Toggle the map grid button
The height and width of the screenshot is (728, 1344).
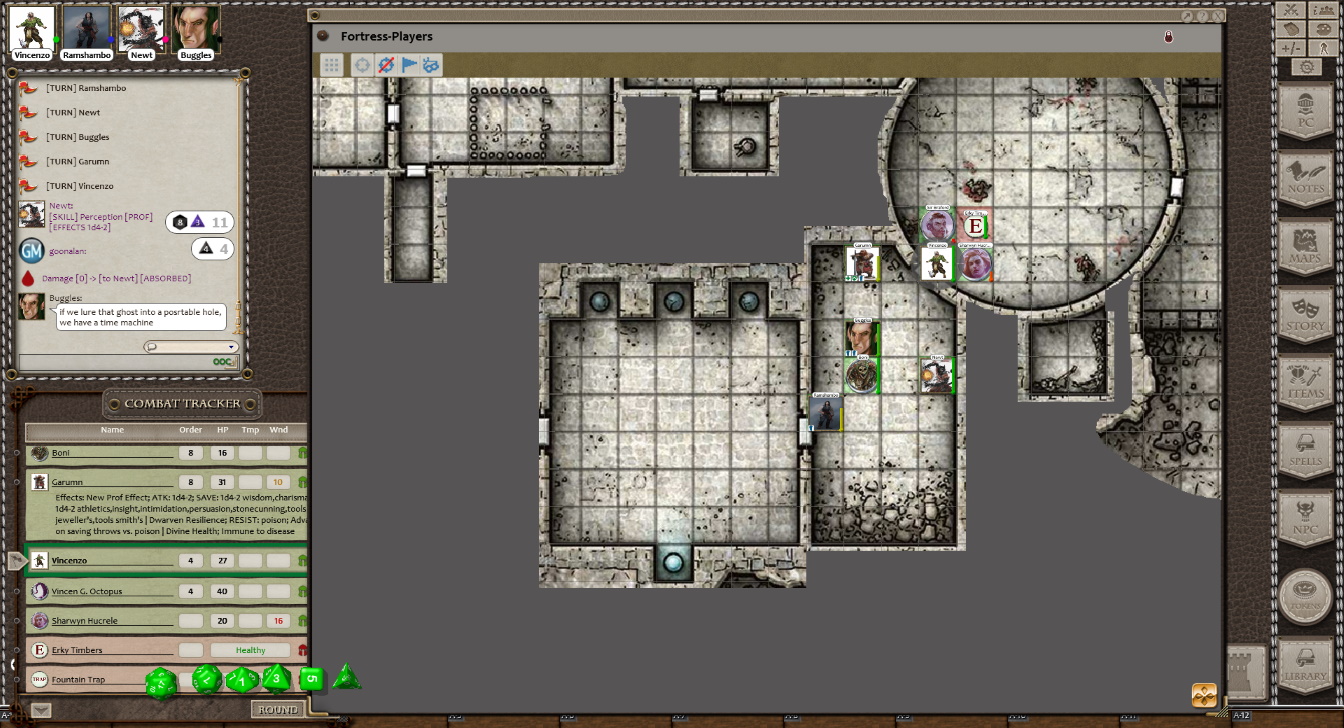[331, 65]
